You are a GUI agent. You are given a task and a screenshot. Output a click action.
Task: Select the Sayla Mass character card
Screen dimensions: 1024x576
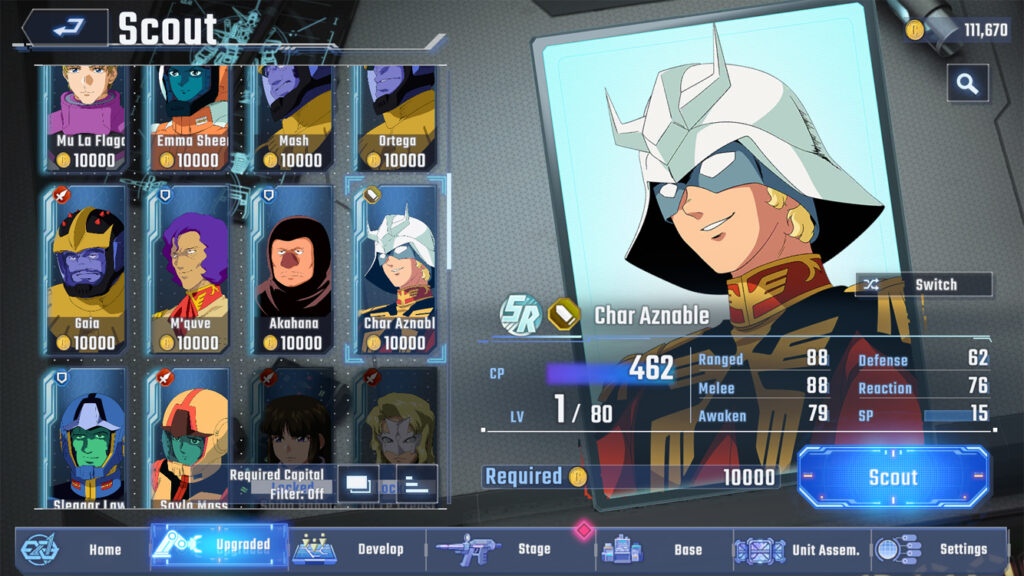190,438
